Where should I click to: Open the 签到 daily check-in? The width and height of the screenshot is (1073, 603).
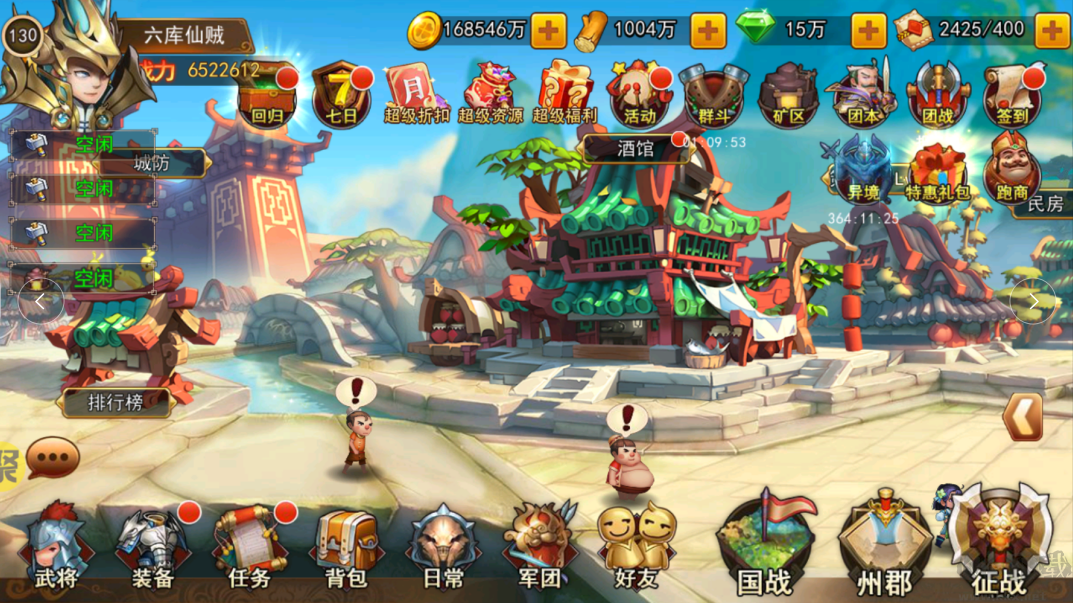point(1012,96)
